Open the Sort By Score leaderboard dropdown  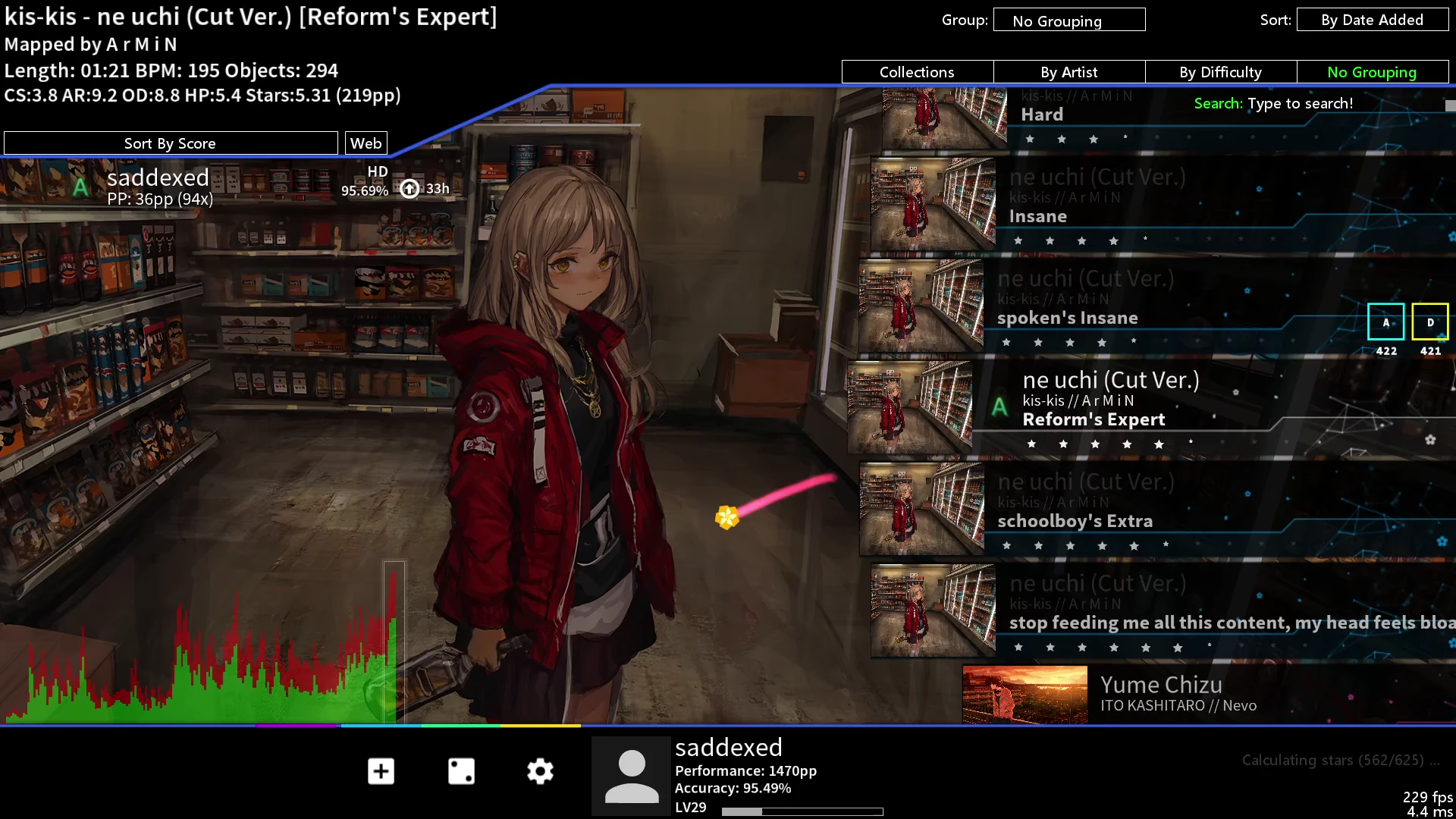coord(170,143)
